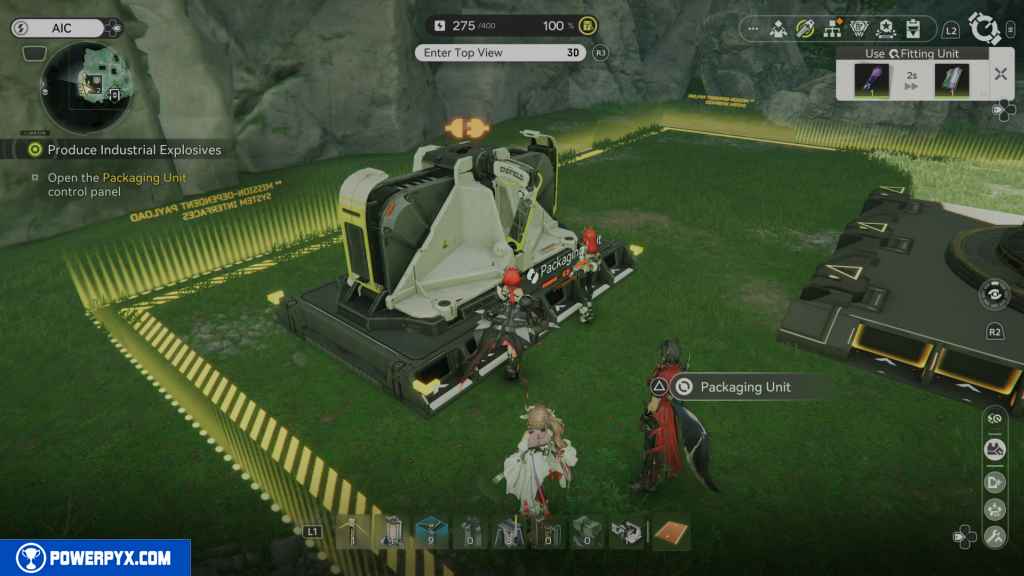Click the large circular gear icon

(986, 28)
